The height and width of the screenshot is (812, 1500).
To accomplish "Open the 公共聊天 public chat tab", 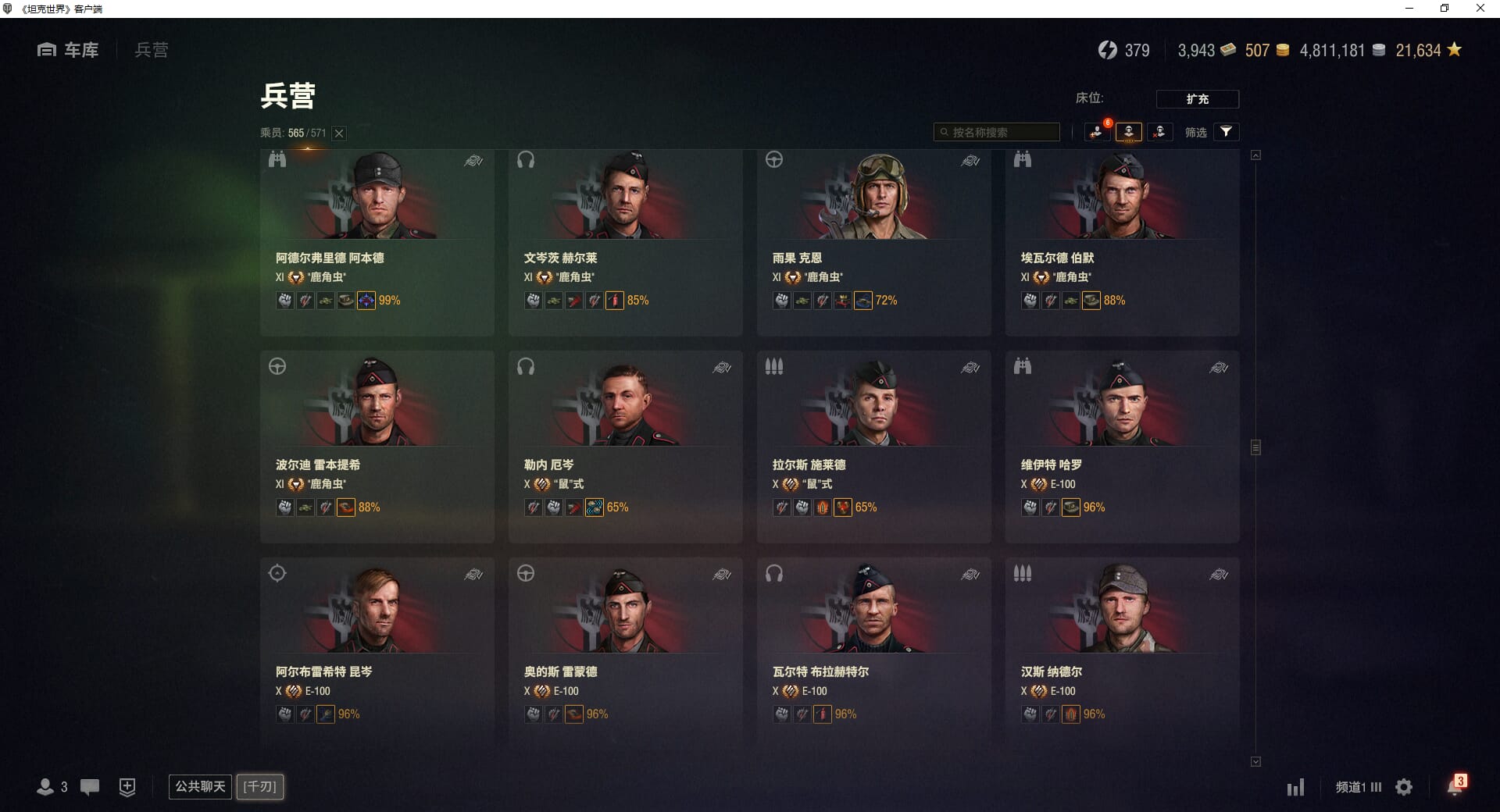I will (x=200, y=786).
